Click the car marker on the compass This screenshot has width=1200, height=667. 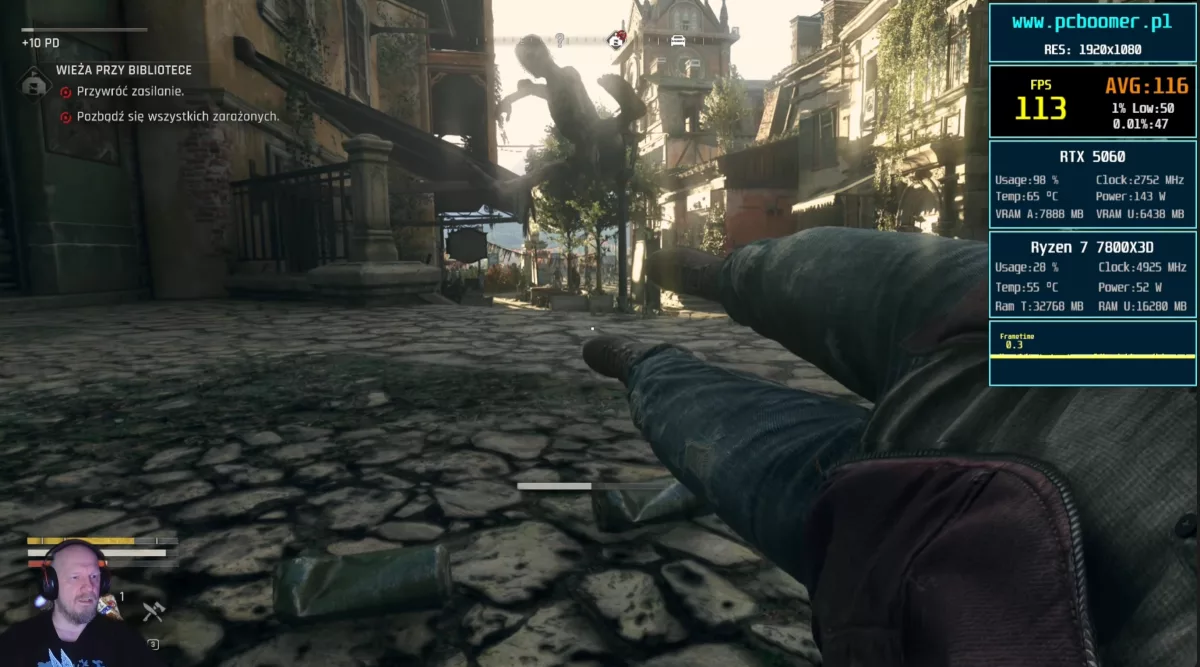[x=678, y=41]
